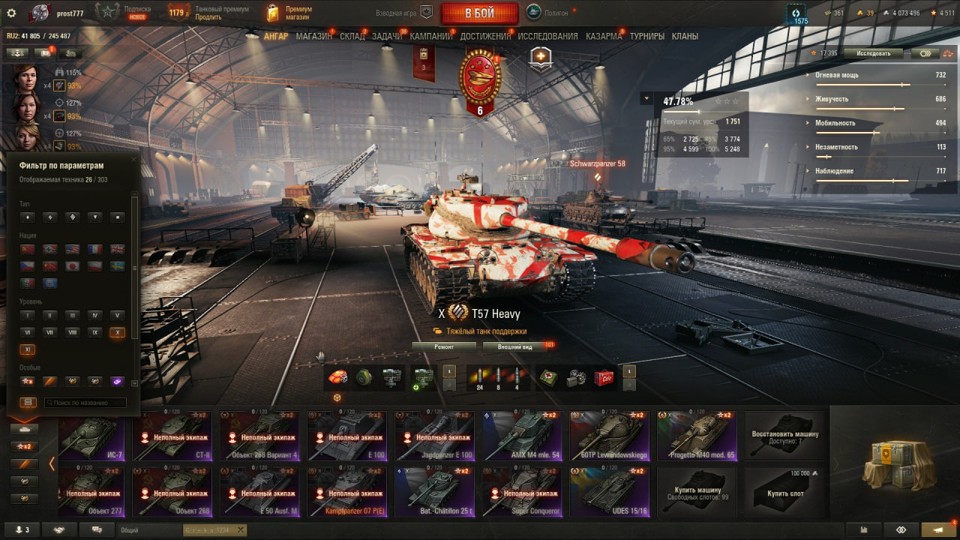
Task: Go to the Исследования tab
Action: 547,36
